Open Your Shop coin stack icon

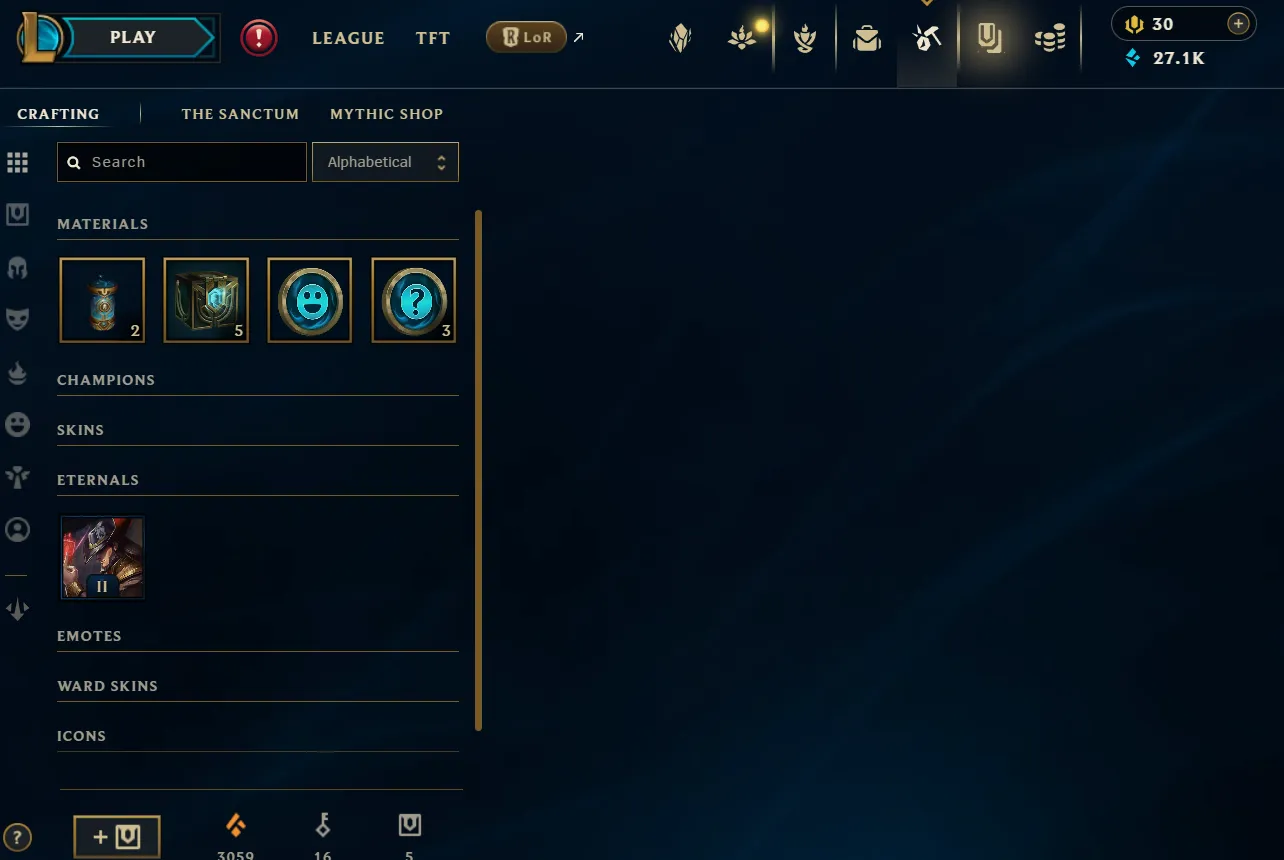click(1049, 38)
